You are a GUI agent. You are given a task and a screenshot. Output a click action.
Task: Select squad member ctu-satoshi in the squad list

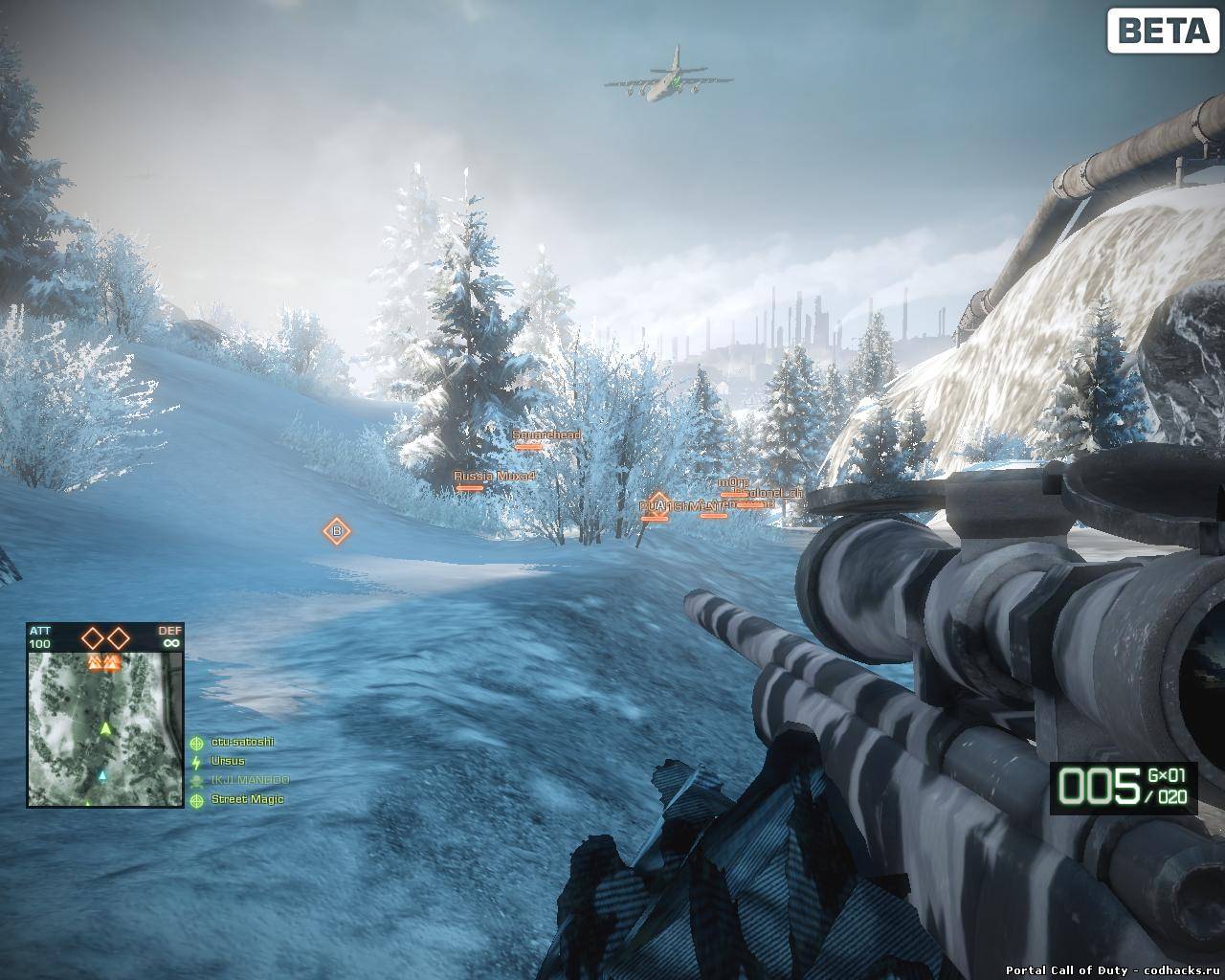(x=241, y=742)
